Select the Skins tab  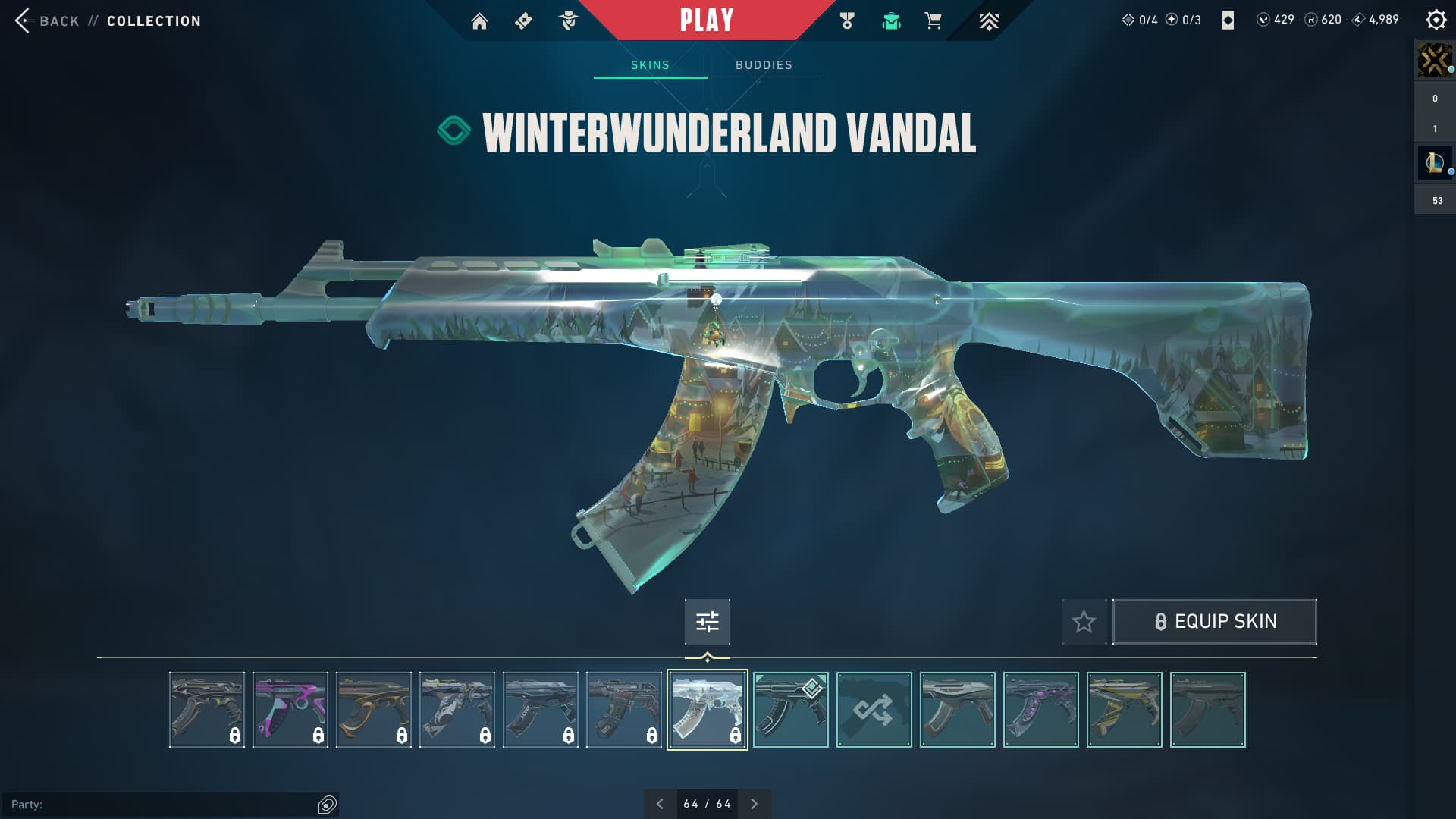tap(650, 65)
